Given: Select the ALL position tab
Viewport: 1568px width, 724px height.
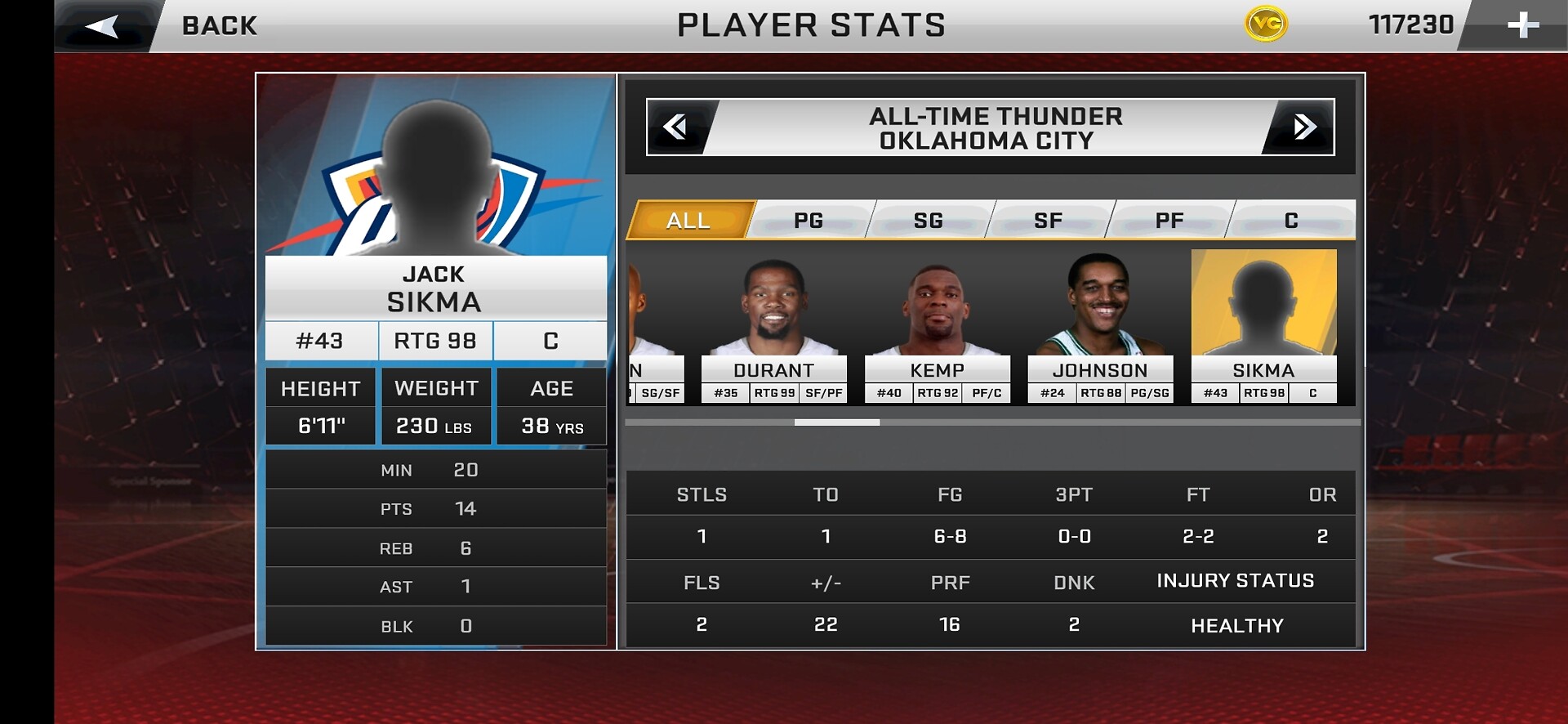Looking at the screenshot, I should tap(688, 221).
